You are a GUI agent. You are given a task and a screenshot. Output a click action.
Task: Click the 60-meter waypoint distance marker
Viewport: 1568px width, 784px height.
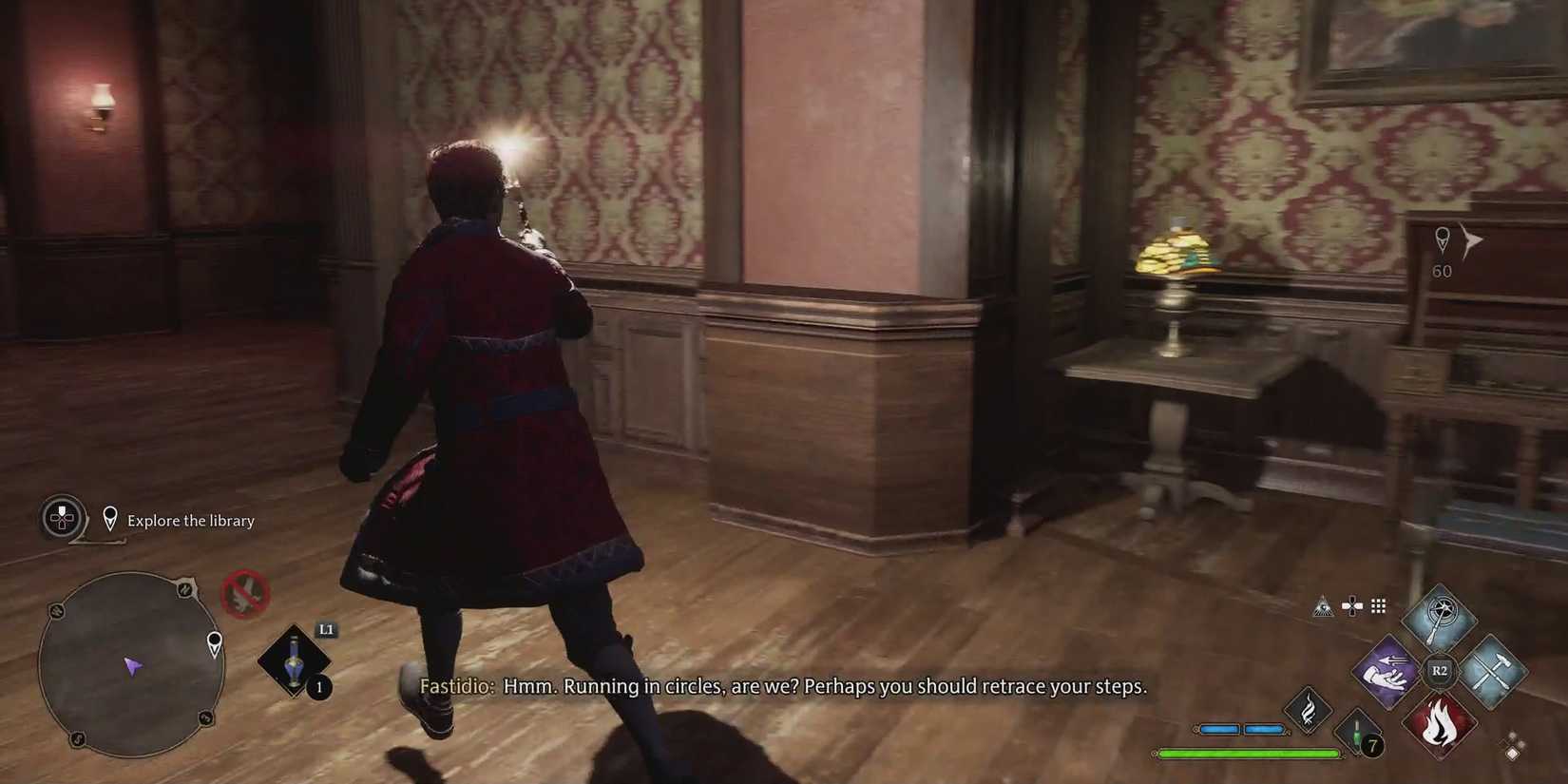[1443, 271]
